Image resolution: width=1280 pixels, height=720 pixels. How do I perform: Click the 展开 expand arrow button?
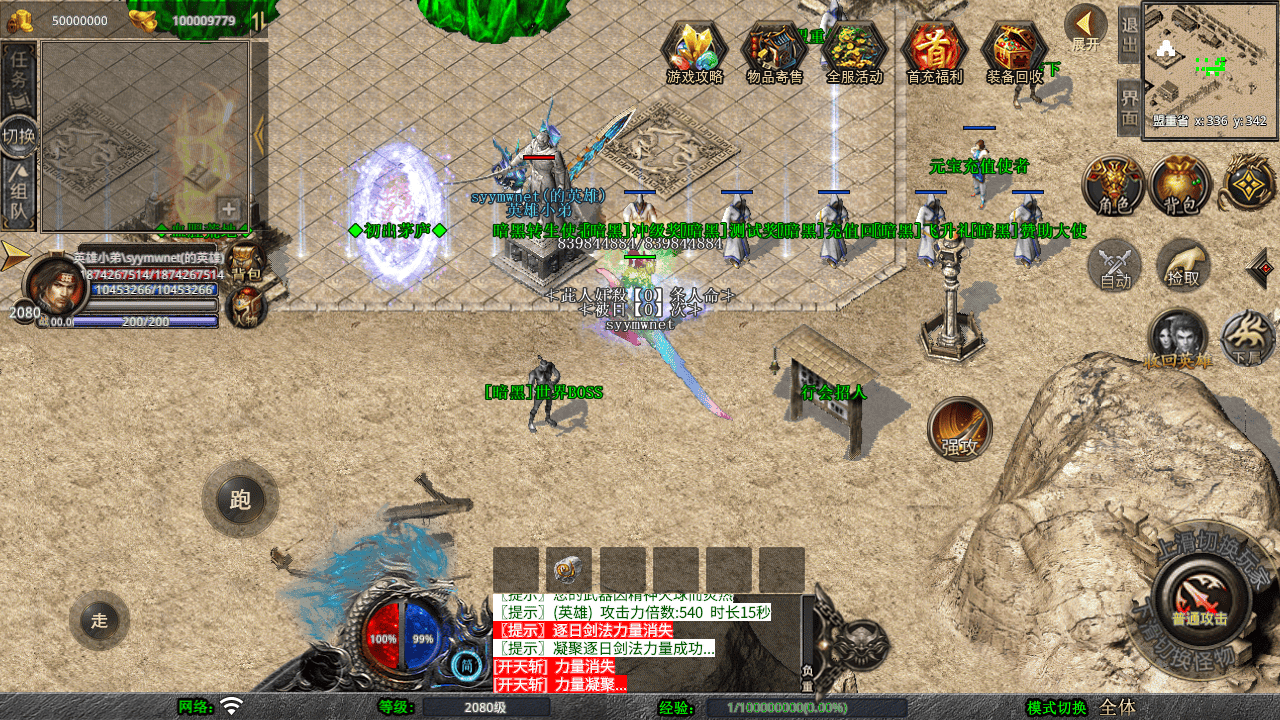[1085, 28]
